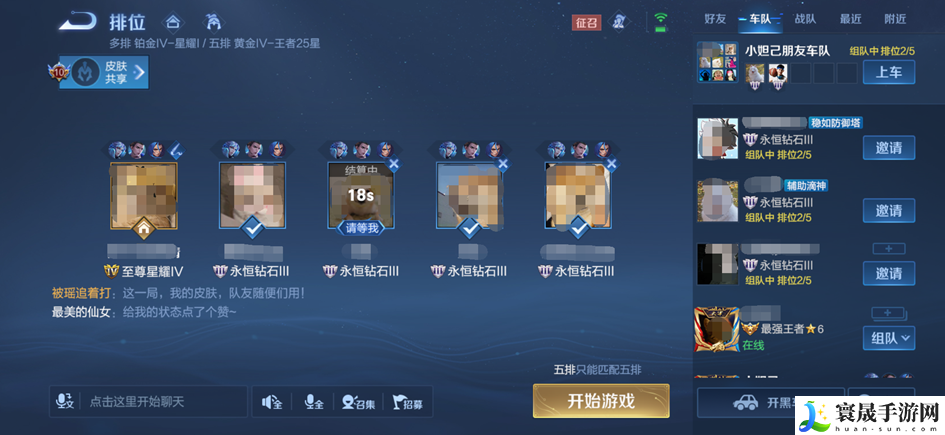This screenshot has width=945, height=435.
Task: Open the 皮肤共享 skin sharing panel
Action: coord(105,72)
